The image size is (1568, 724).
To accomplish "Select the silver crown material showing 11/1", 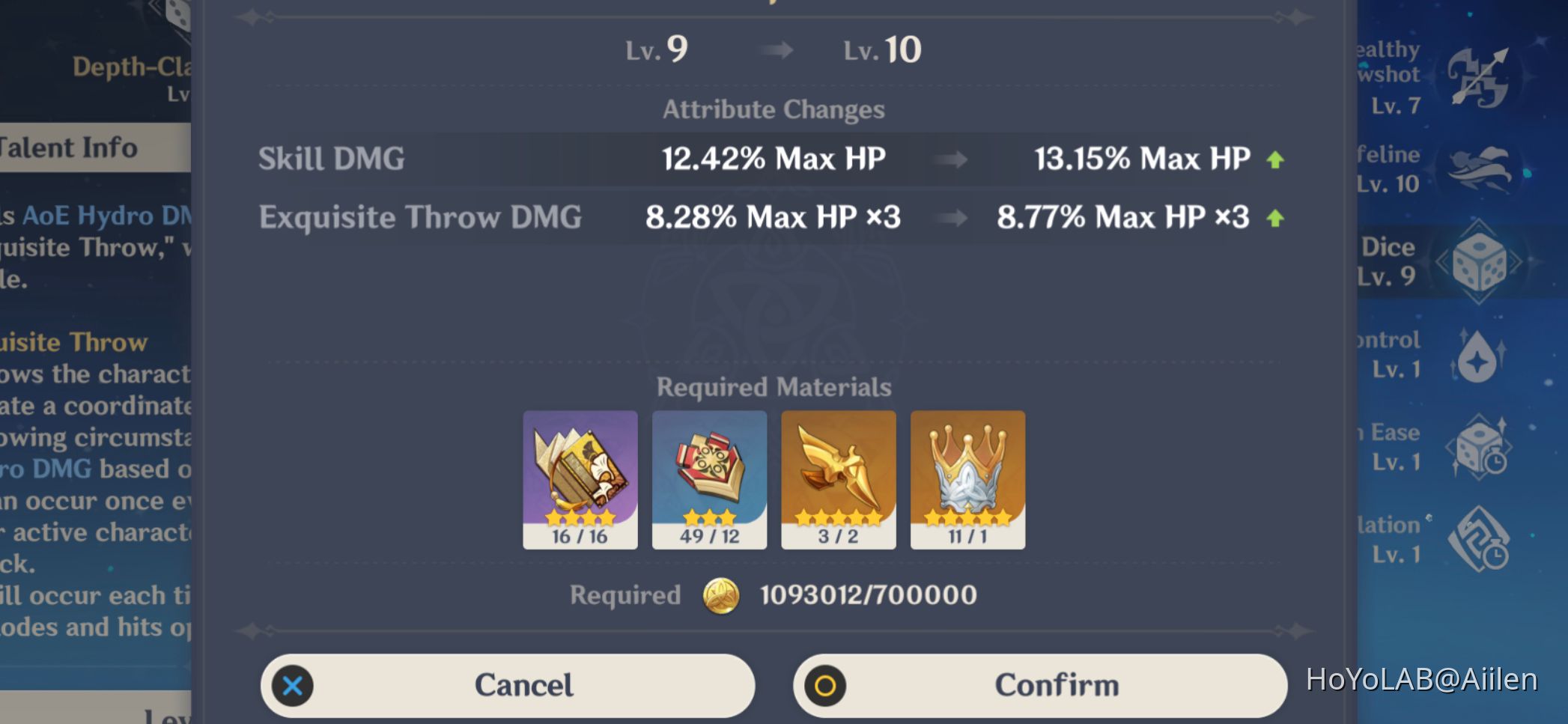I will 967,479.
